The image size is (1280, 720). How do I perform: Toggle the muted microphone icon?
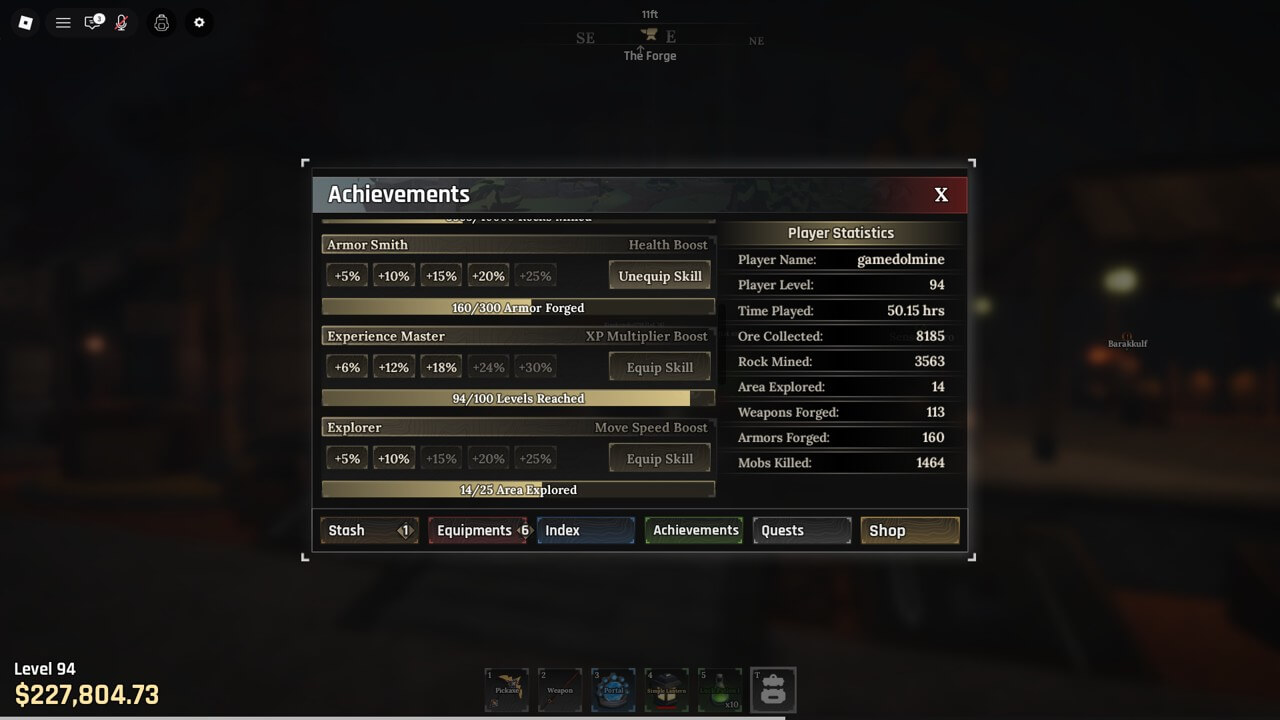coord(121,22)
